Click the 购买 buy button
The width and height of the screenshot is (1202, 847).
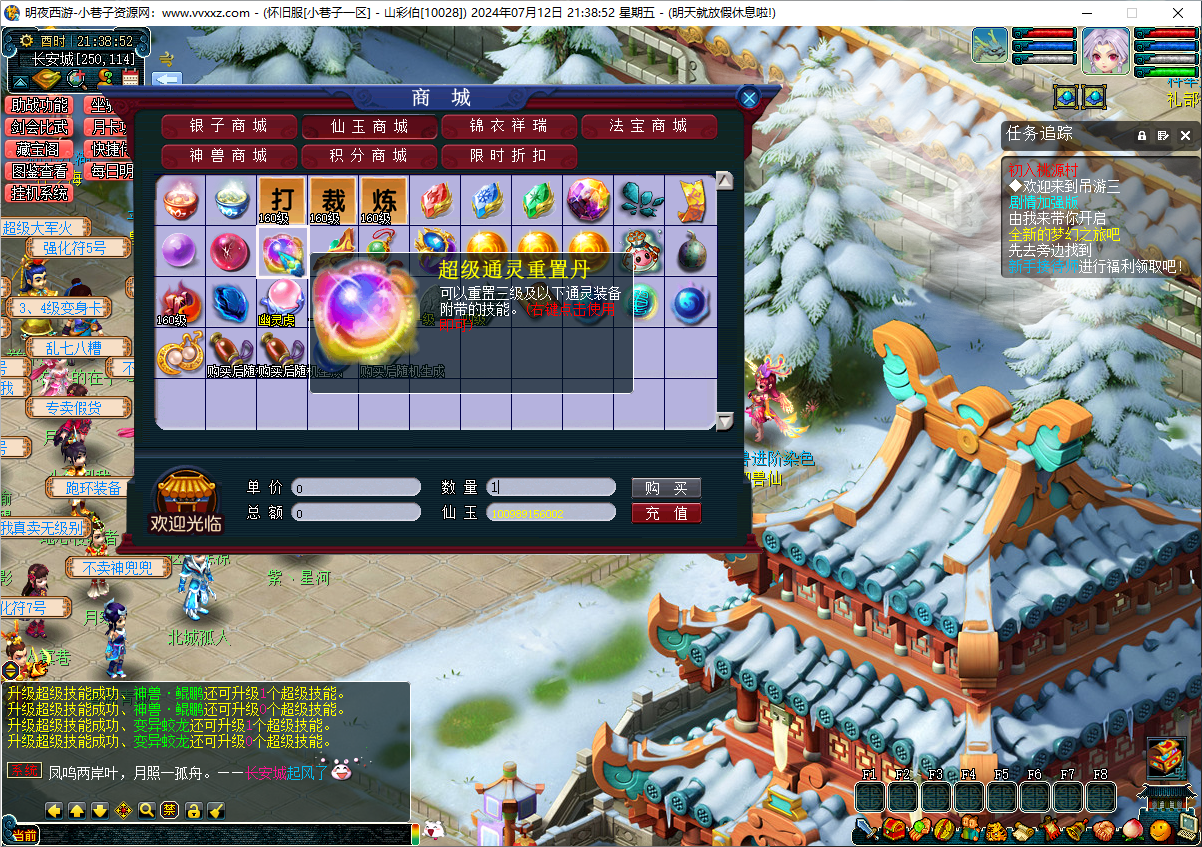[666, 488]
